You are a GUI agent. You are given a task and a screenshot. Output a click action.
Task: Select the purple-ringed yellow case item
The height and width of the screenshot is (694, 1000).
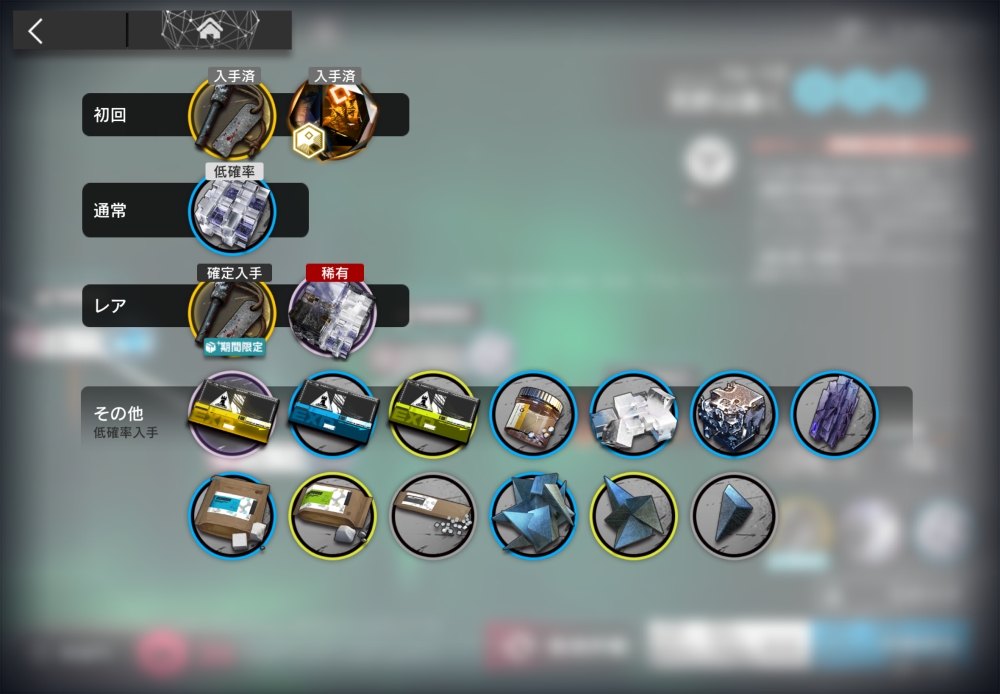click(232, 414)
